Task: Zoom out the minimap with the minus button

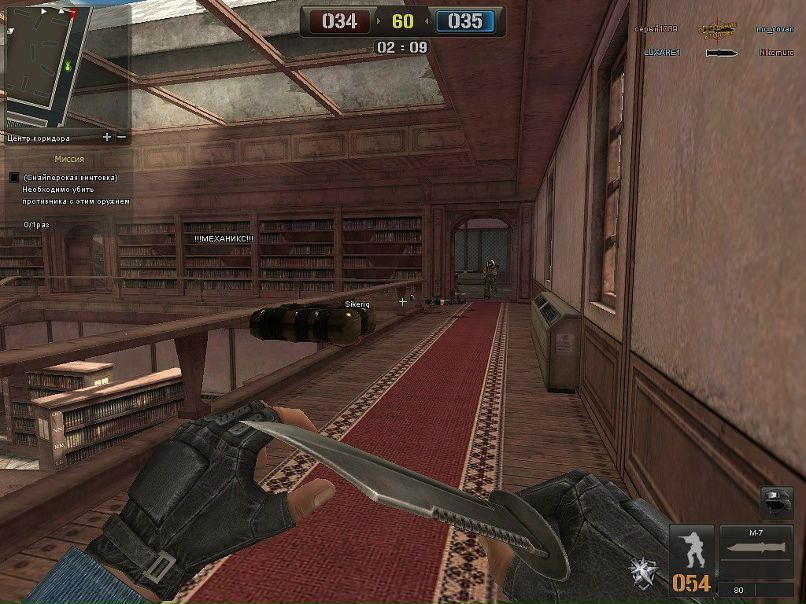Action: pyautogui.click(x=122, y=137)
